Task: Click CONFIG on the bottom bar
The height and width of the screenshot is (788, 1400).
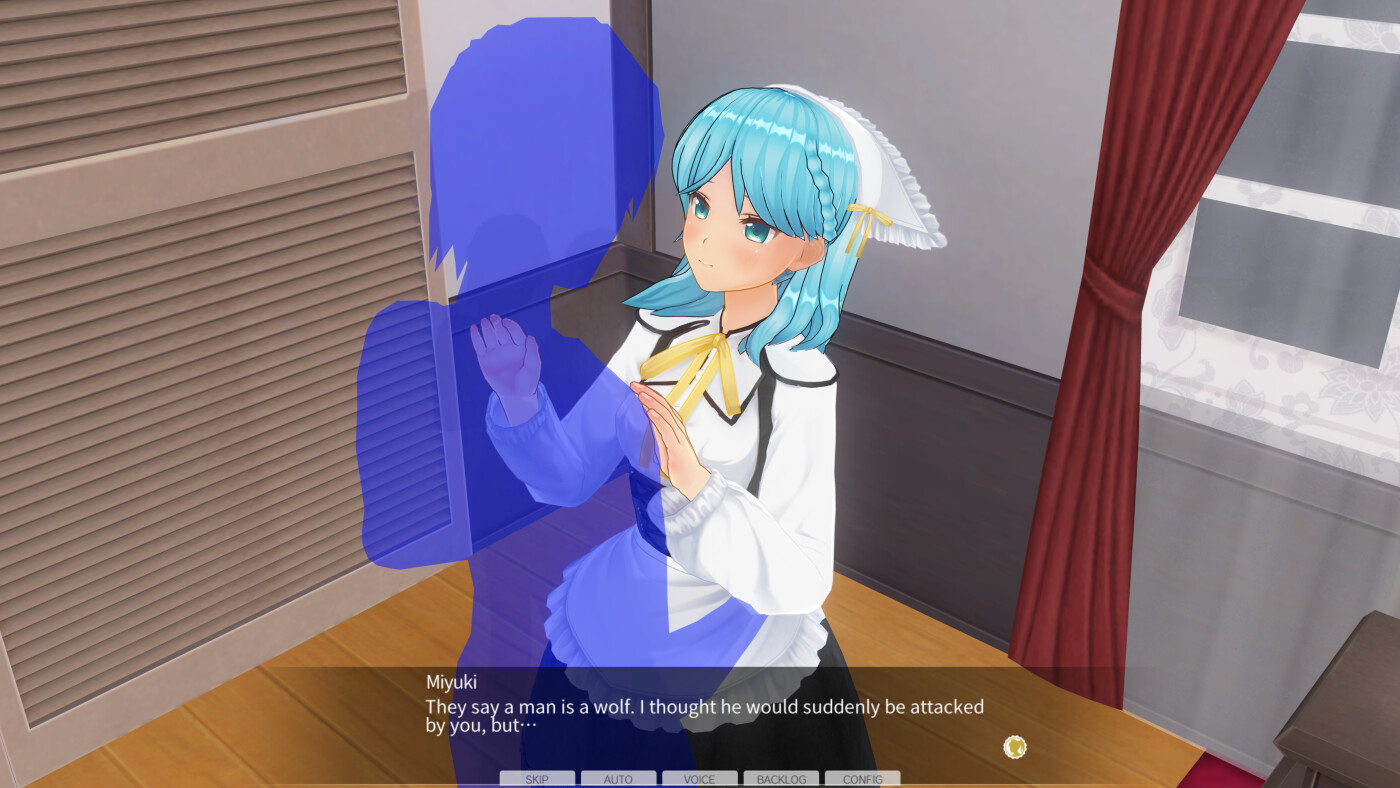Action: point(861,778)
